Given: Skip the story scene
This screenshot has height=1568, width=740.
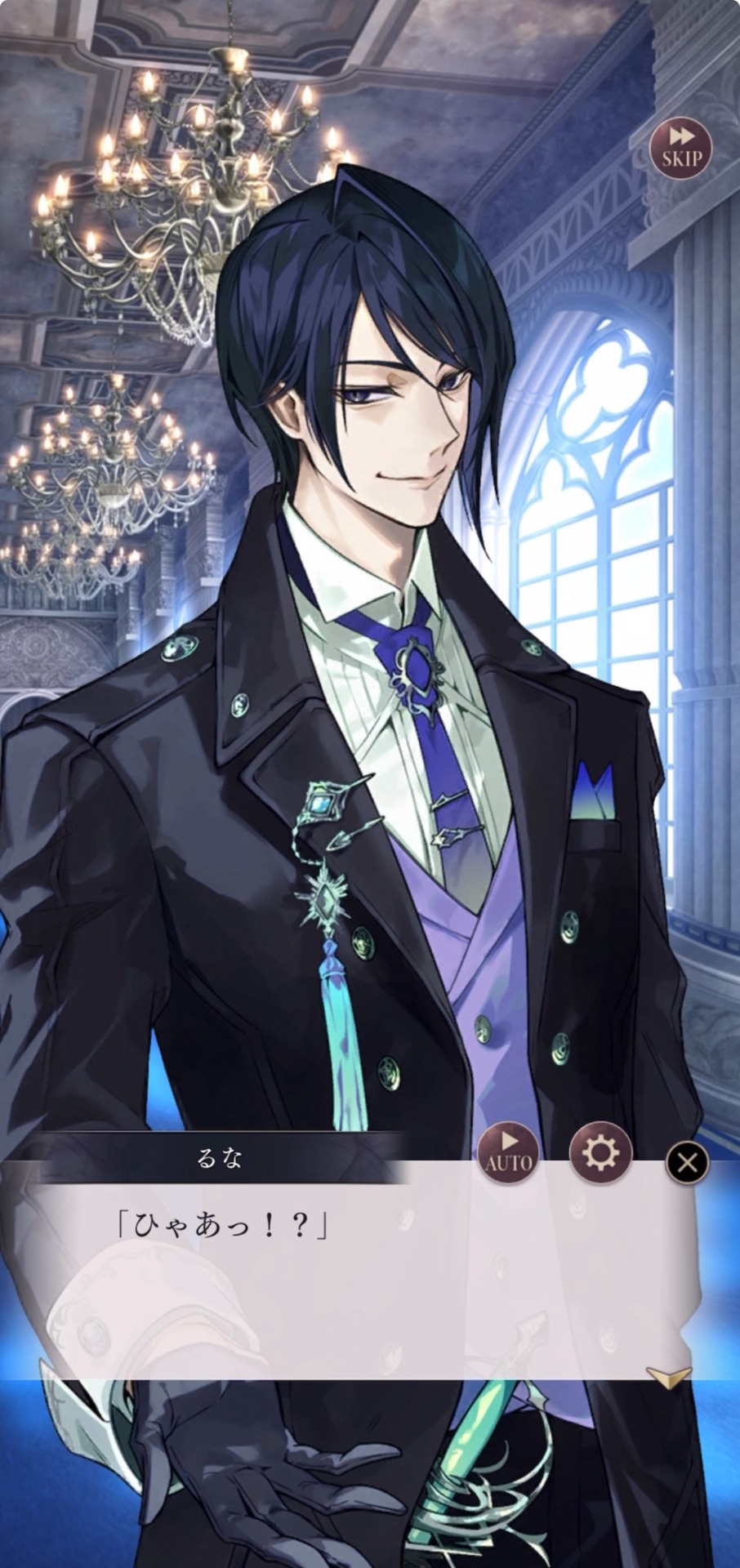Looking at the screenshot, I should pyautogui.click(x=680, y=148).
